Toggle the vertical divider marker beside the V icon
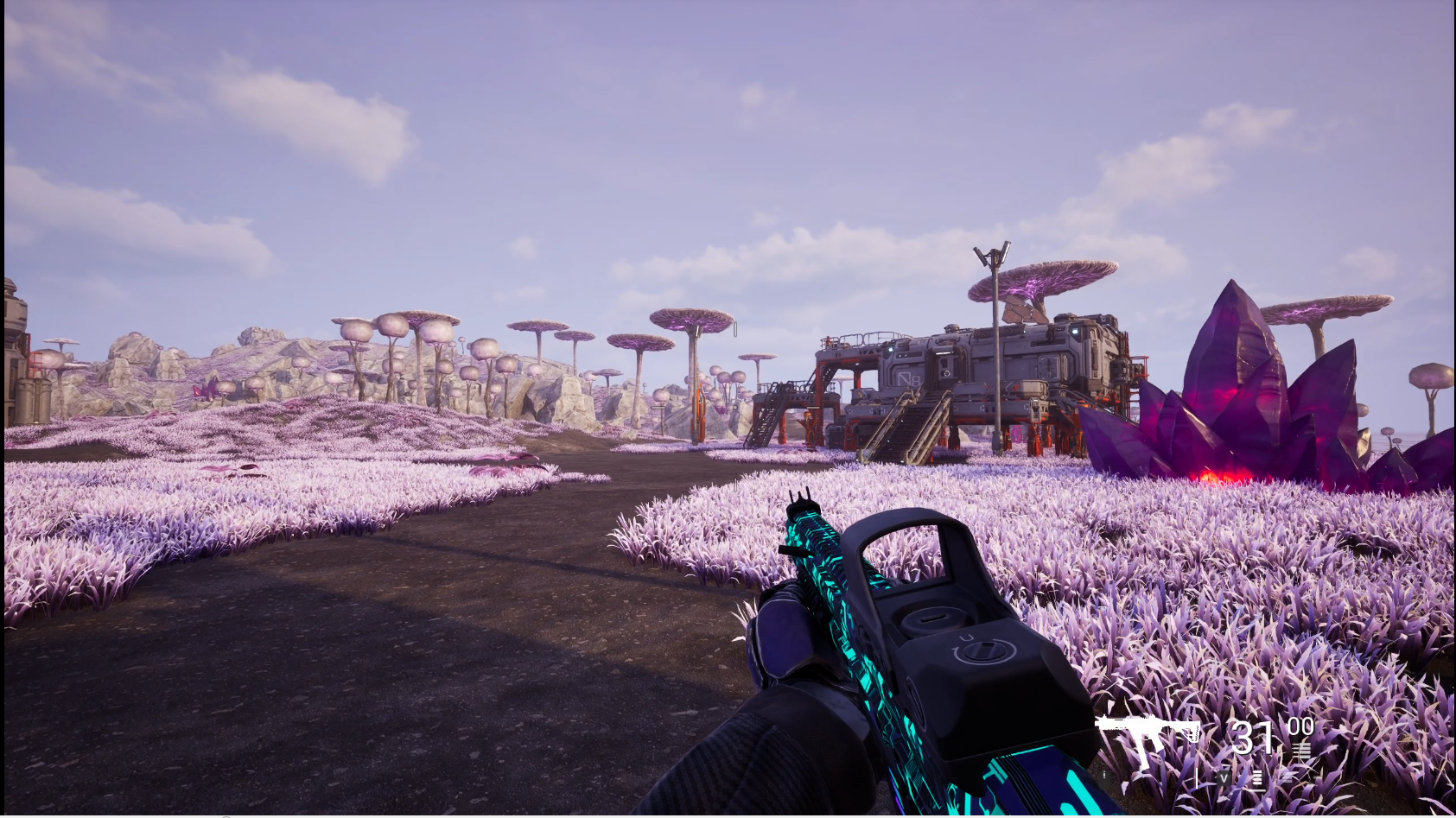 [1198, 778]
